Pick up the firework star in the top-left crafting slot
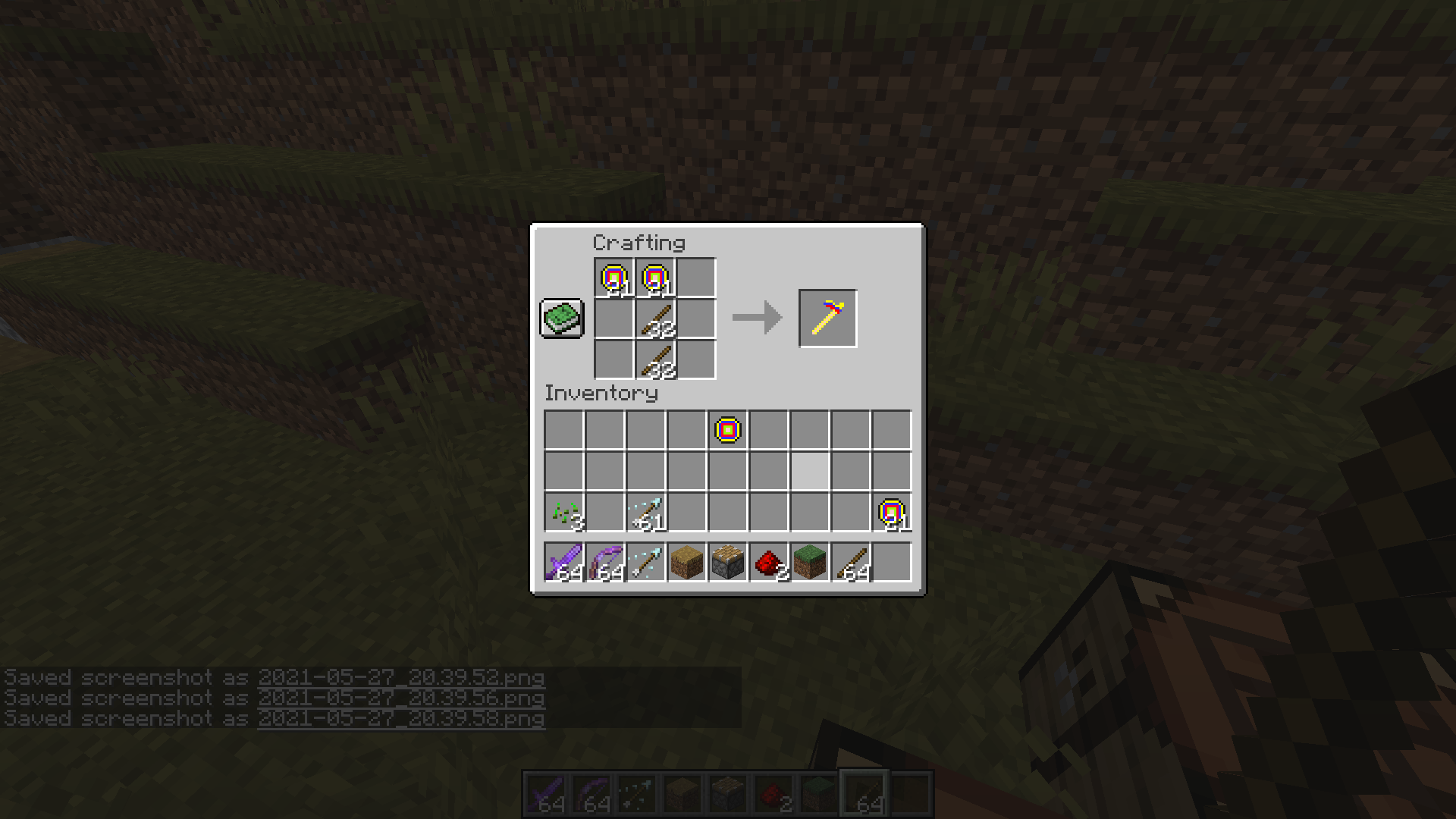The width and height of the screenshot is (1456, 819). click(614, 277)
